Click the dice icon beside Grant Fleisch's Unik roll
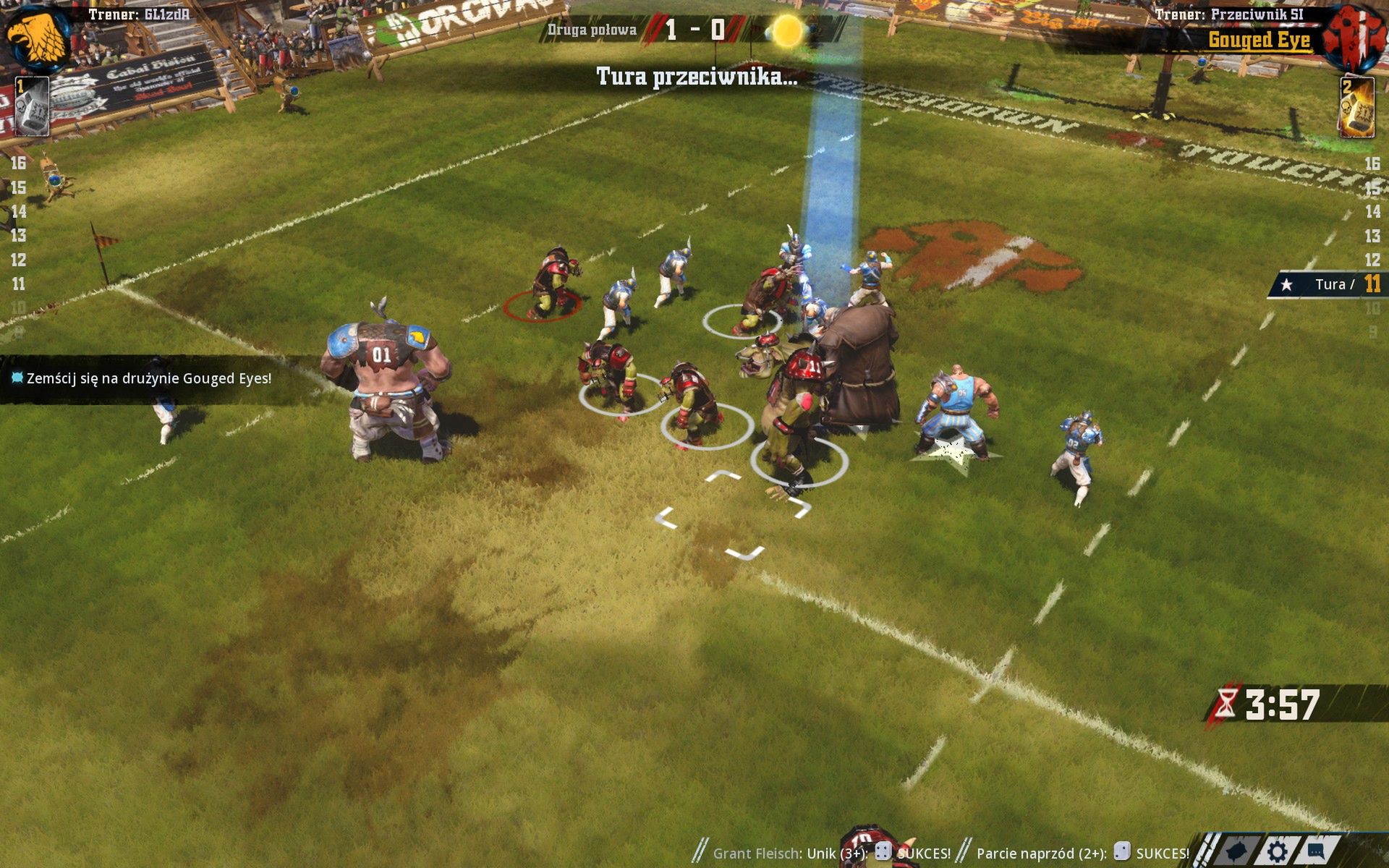This screenshot has width=1389, height=868. click(x=883, y=851)
